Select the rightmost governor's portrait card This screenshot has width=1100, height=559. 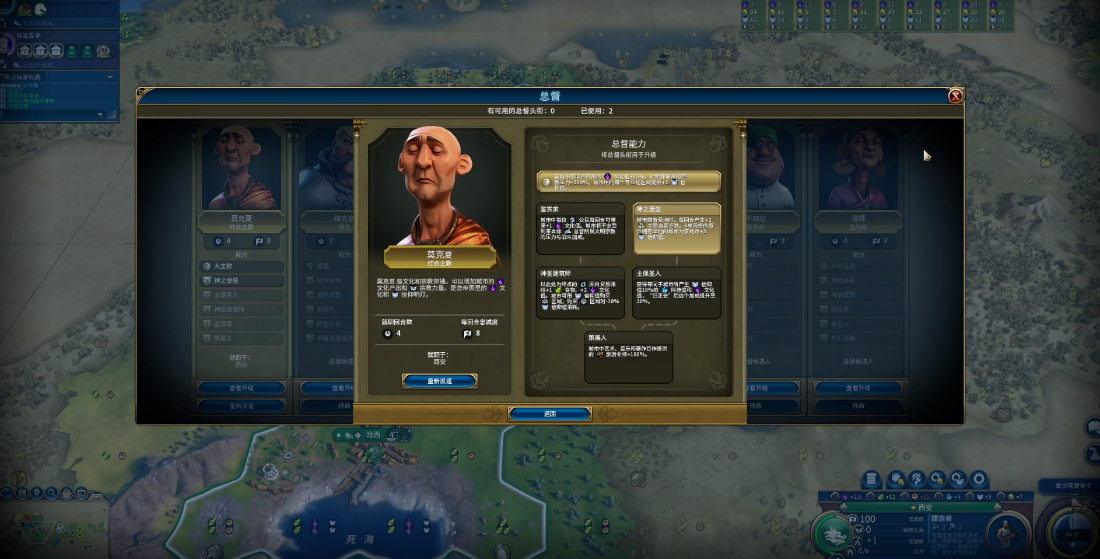coord(859,168)
